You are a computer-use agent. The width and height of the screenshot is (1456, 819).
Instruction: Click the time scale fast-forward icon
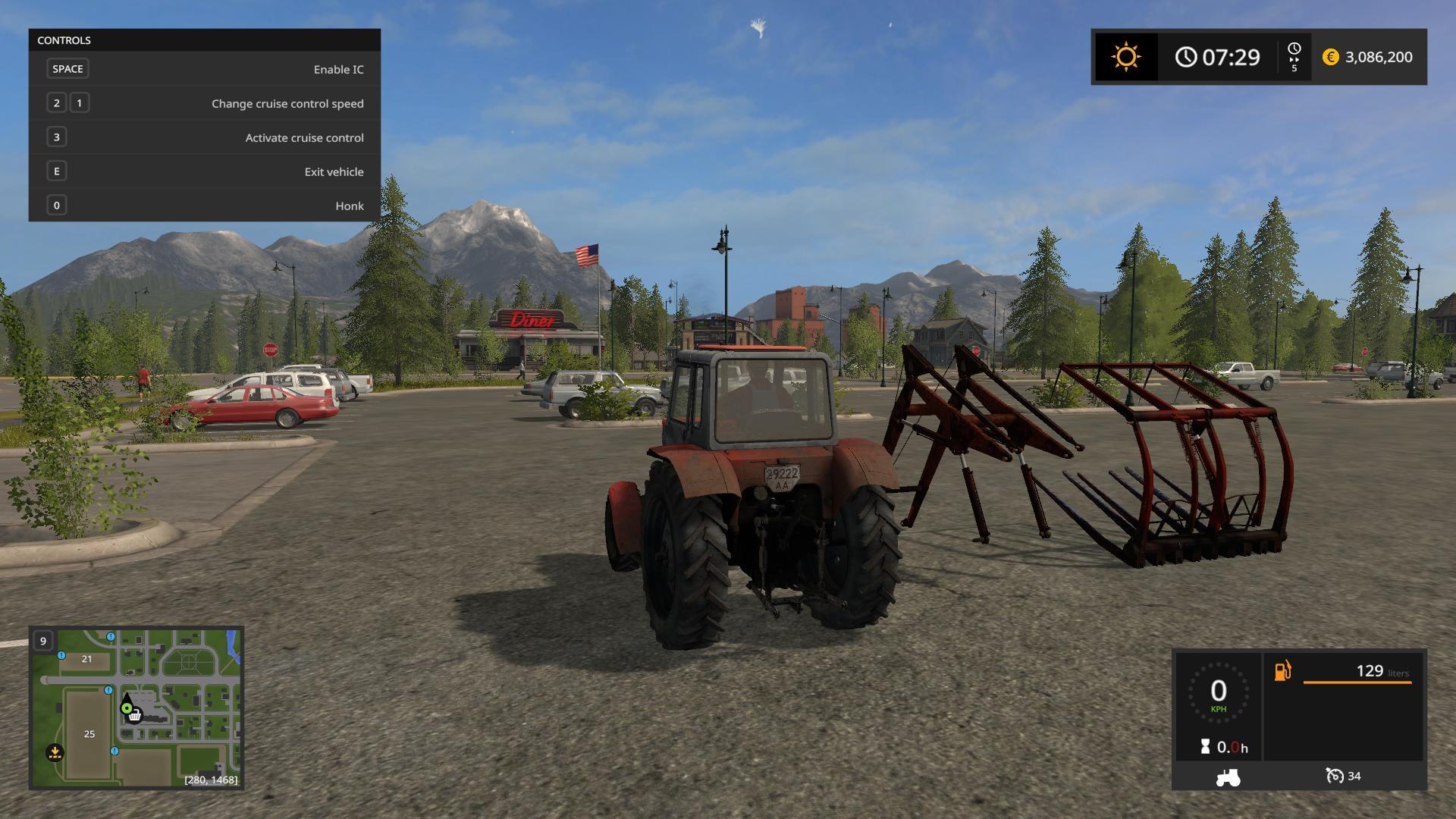(1294, 57)
